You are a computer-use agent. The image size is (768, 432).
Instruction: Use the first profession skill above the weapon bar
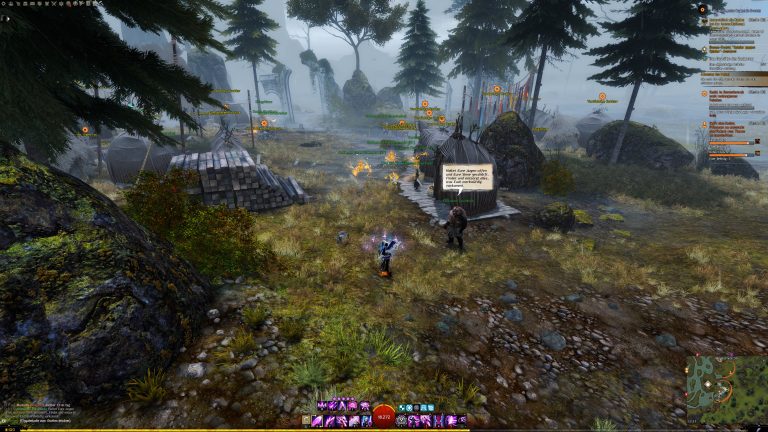coord(322,407)
